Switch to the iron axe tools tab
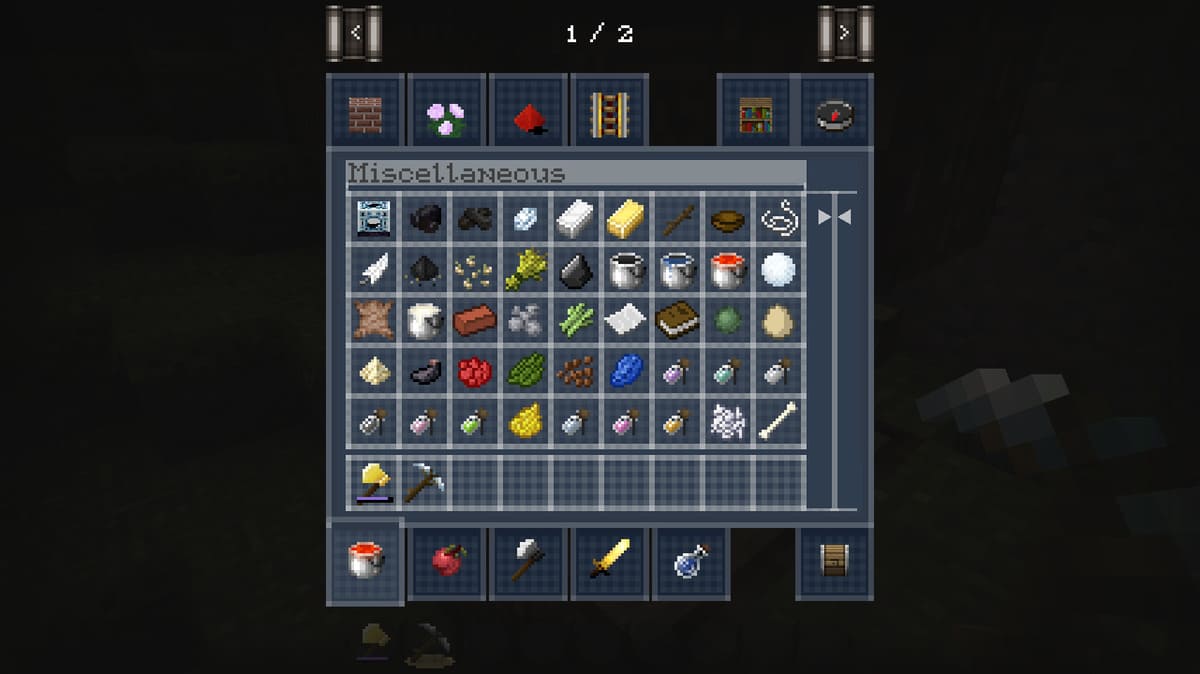The width and height of the screenshot is (1200, 674). pos(528,561)
